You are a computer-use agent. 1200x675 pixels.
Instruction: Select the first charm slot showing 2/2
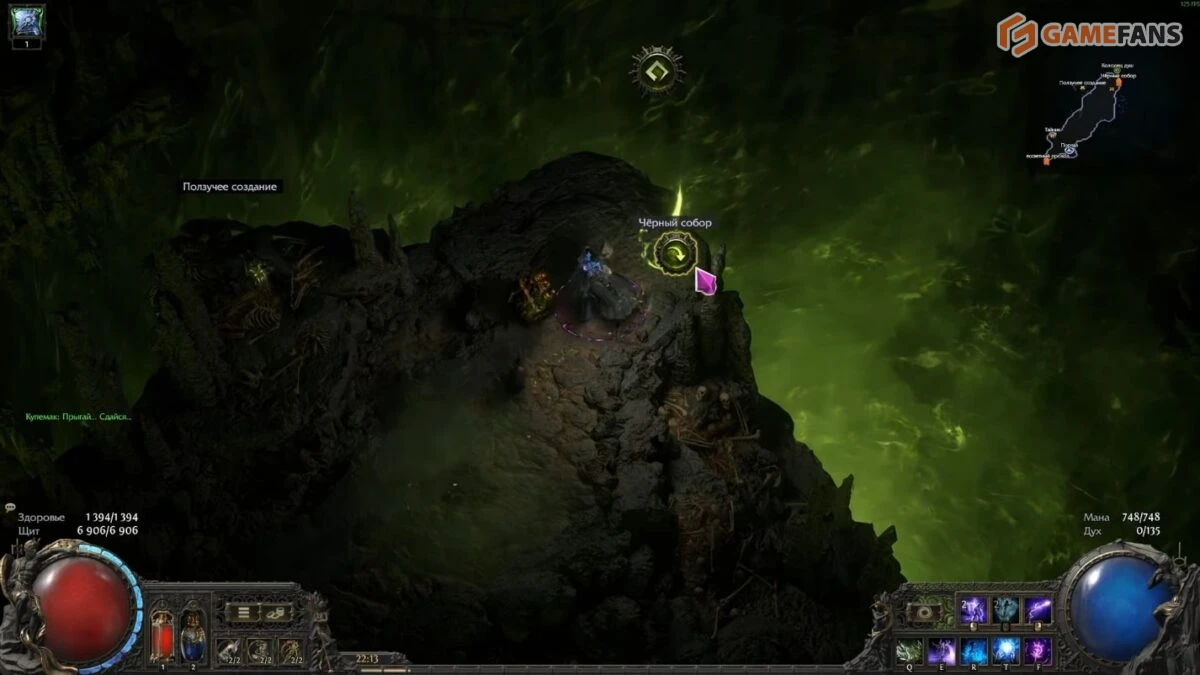(229, 651)
